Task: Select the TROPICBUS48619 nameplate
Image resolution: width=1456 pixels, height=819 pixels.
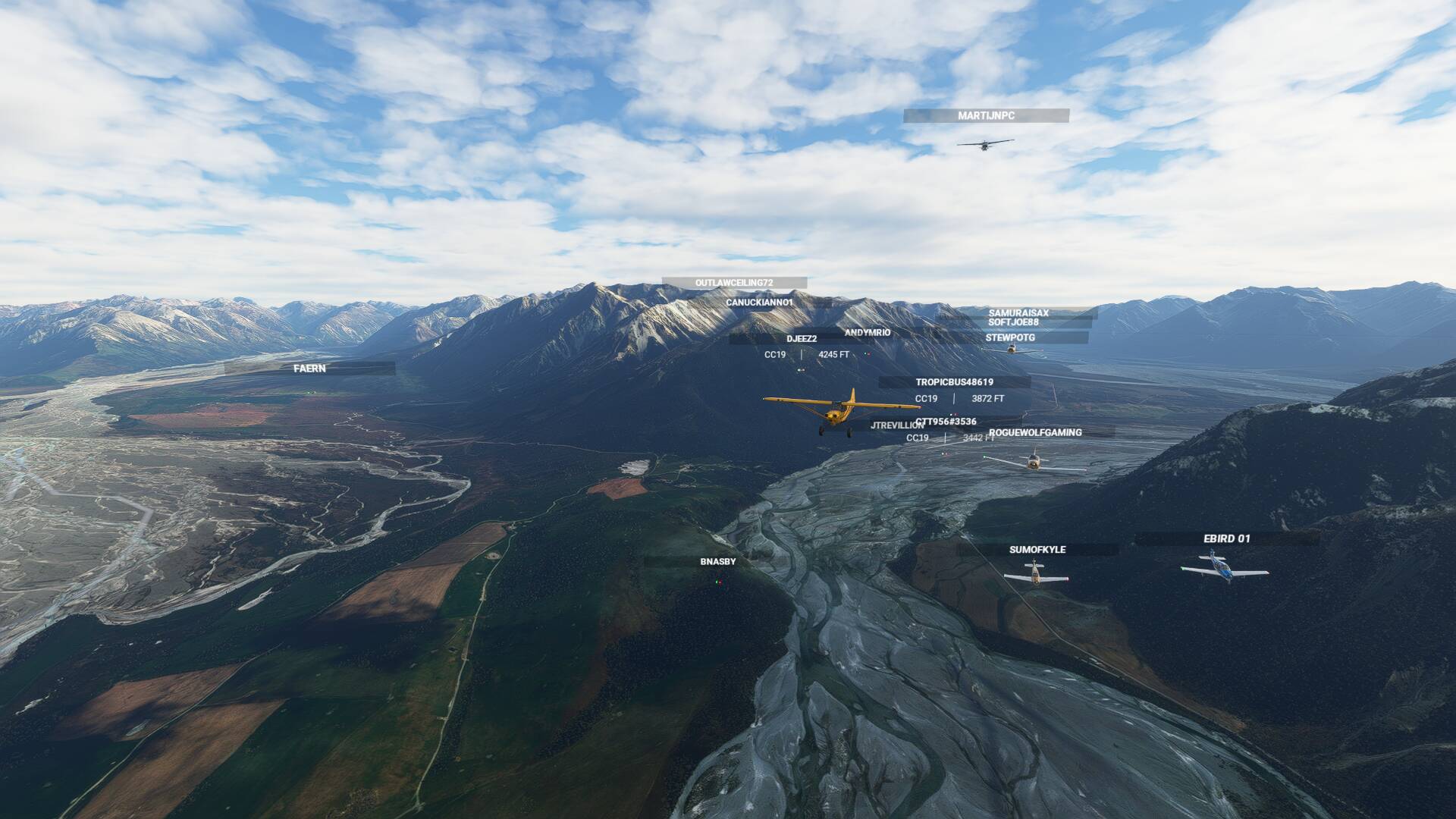Action: [x=954, y=382]
